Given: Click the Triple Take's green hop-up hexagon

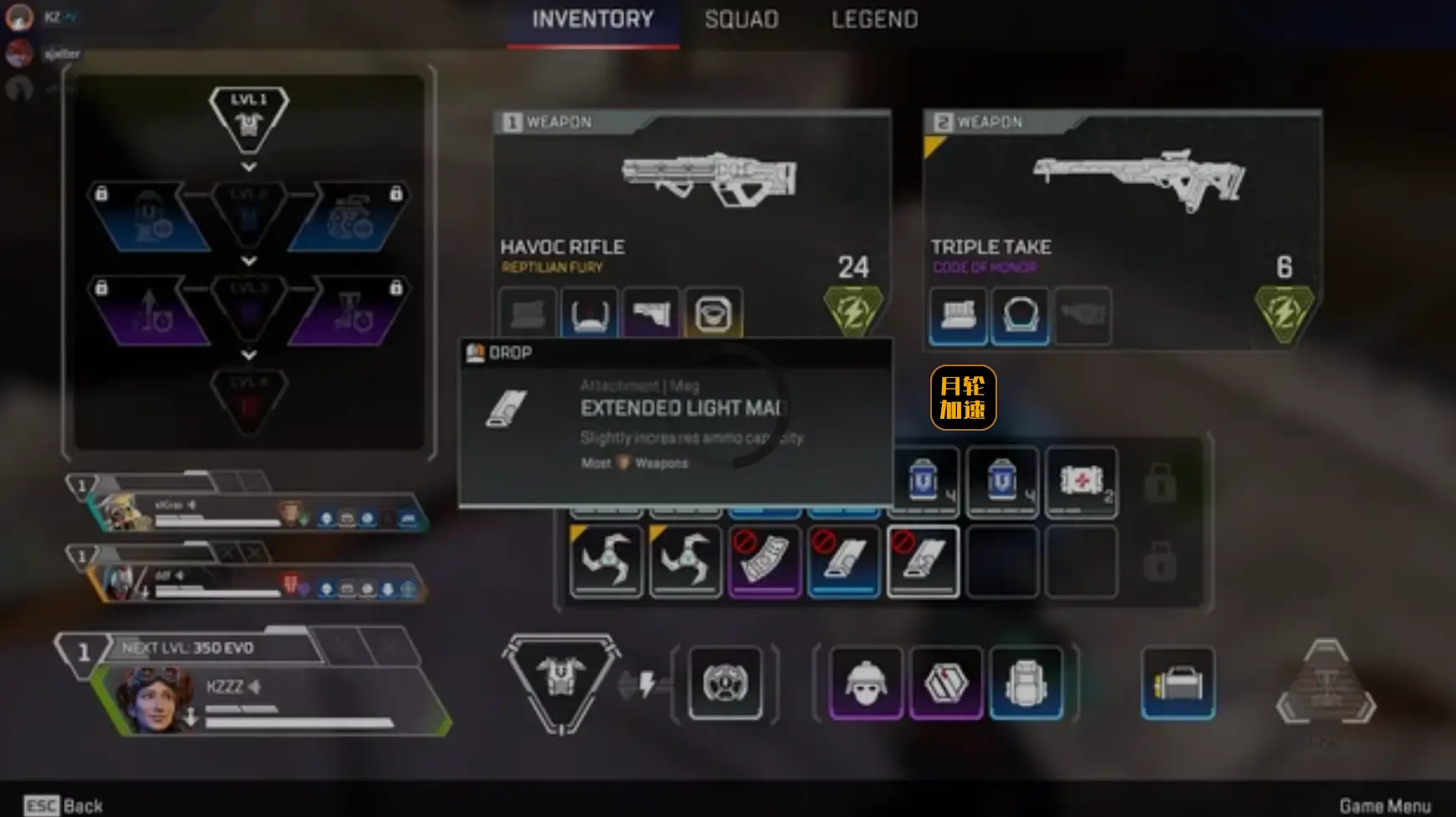Looking at the screenshot, I should click(1284, 313).
